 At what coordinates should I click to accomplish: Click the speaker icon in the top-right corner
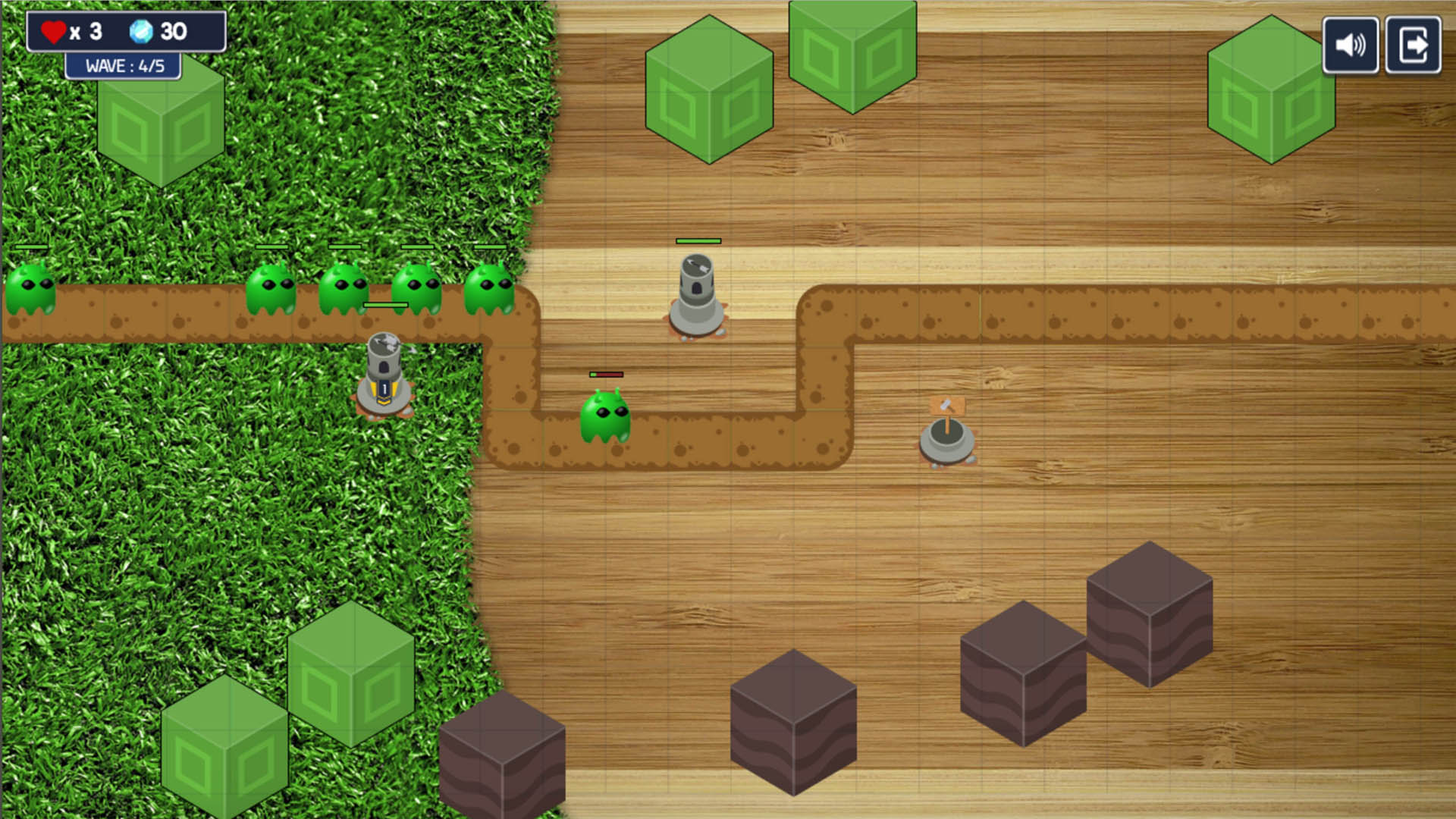click(1350, 44)
